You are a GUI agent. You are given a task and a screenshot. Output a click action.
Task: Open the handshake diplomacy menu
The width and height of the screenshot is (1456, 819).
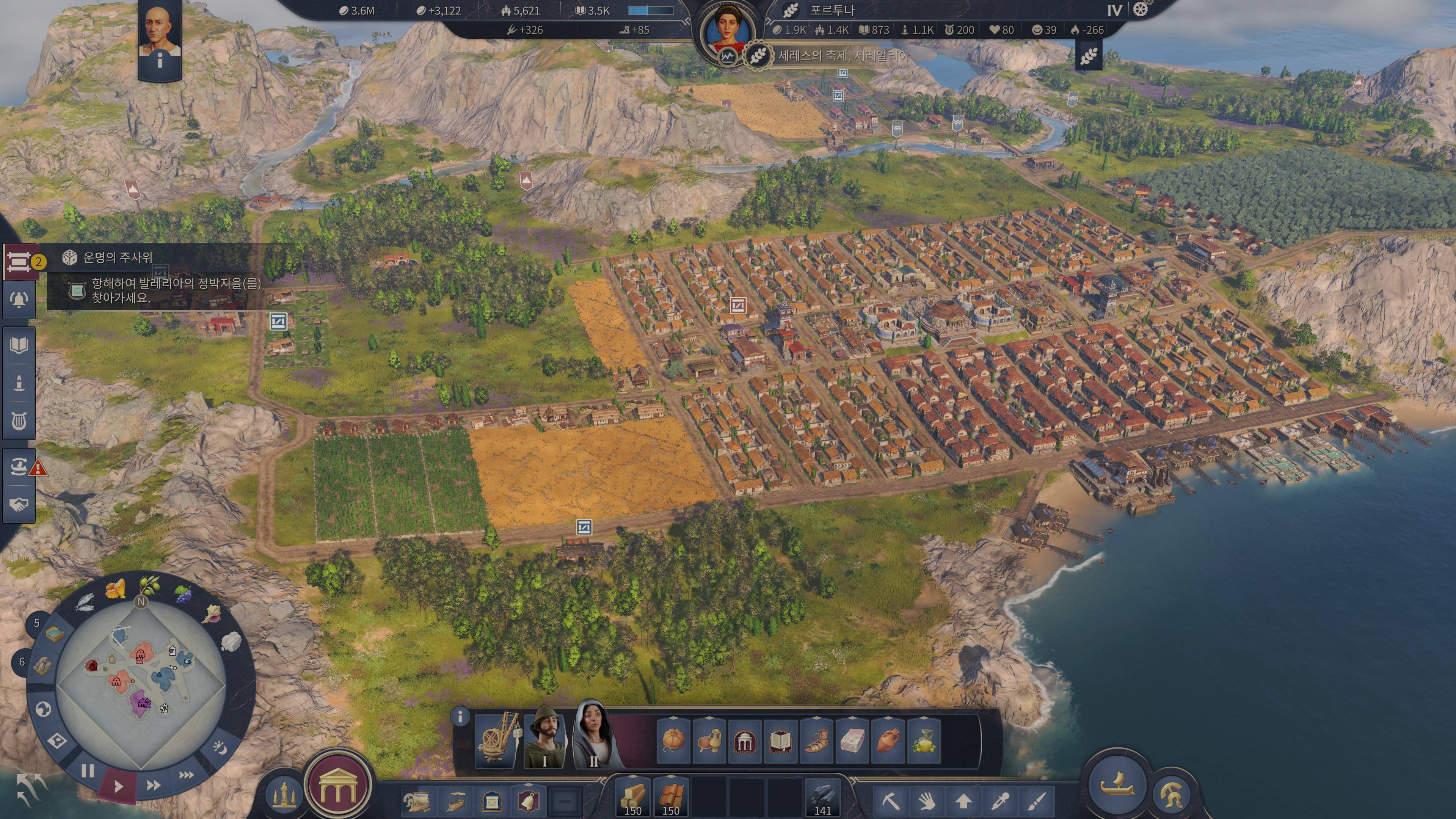(19, 504)
